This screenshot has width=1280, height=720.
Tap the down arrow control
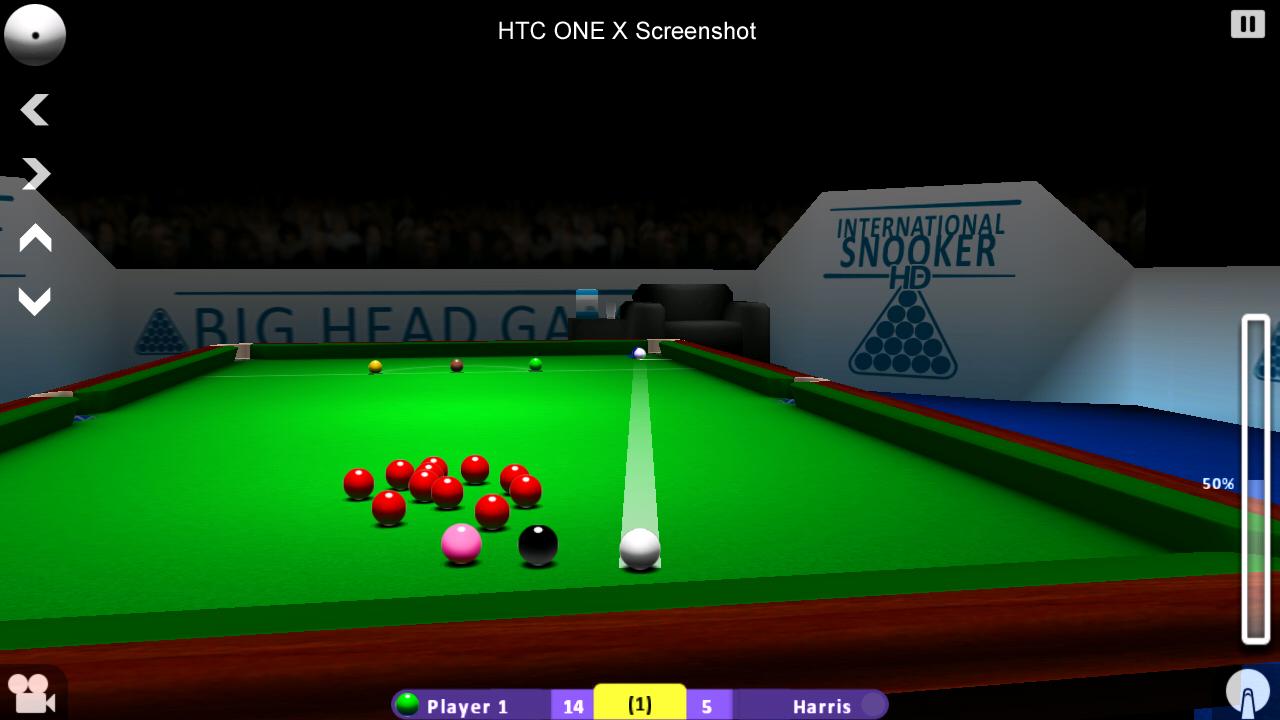(x=35, y=301)
